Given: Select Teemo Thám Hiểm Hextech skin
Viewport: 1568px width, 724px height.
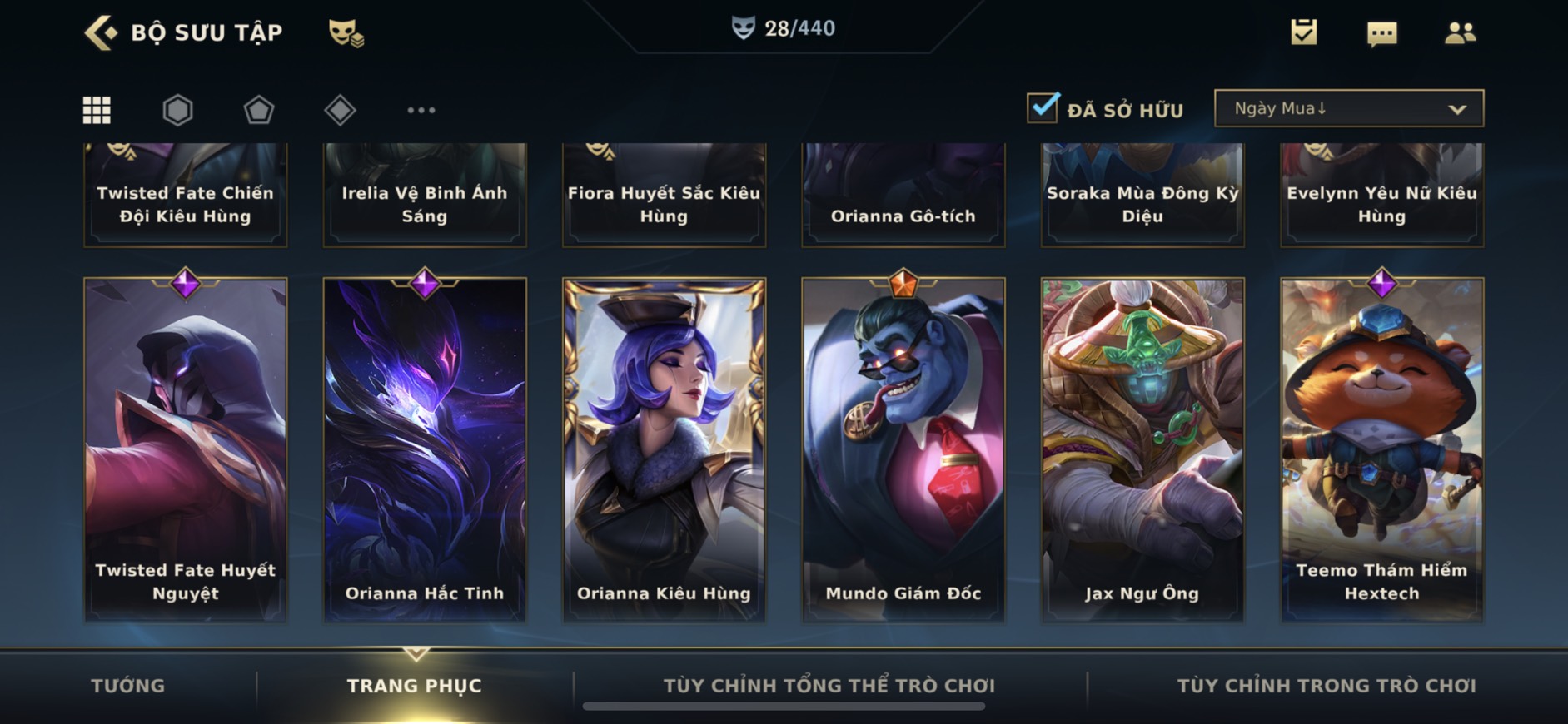Looking at the screenshot, I should point(1381,449).
